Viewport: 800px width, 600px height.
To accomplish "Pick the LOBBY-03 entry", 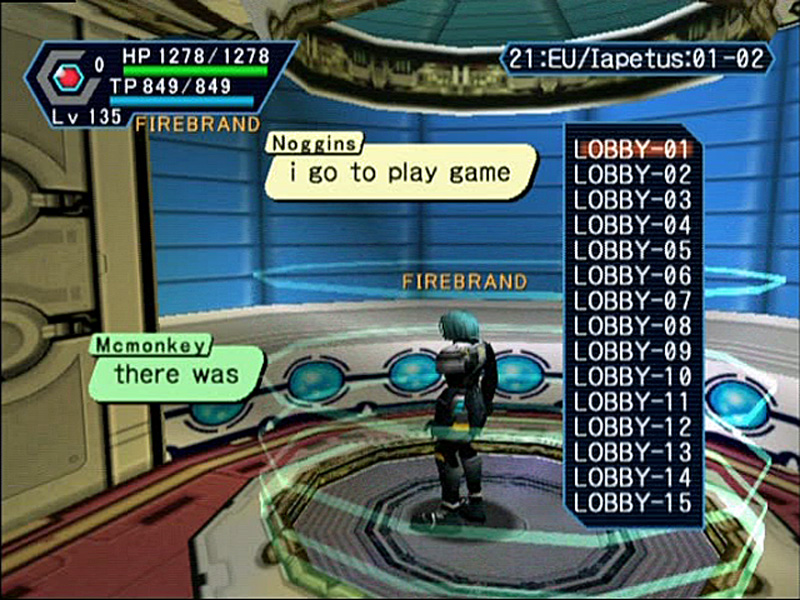I will click(x=632, y=200).
